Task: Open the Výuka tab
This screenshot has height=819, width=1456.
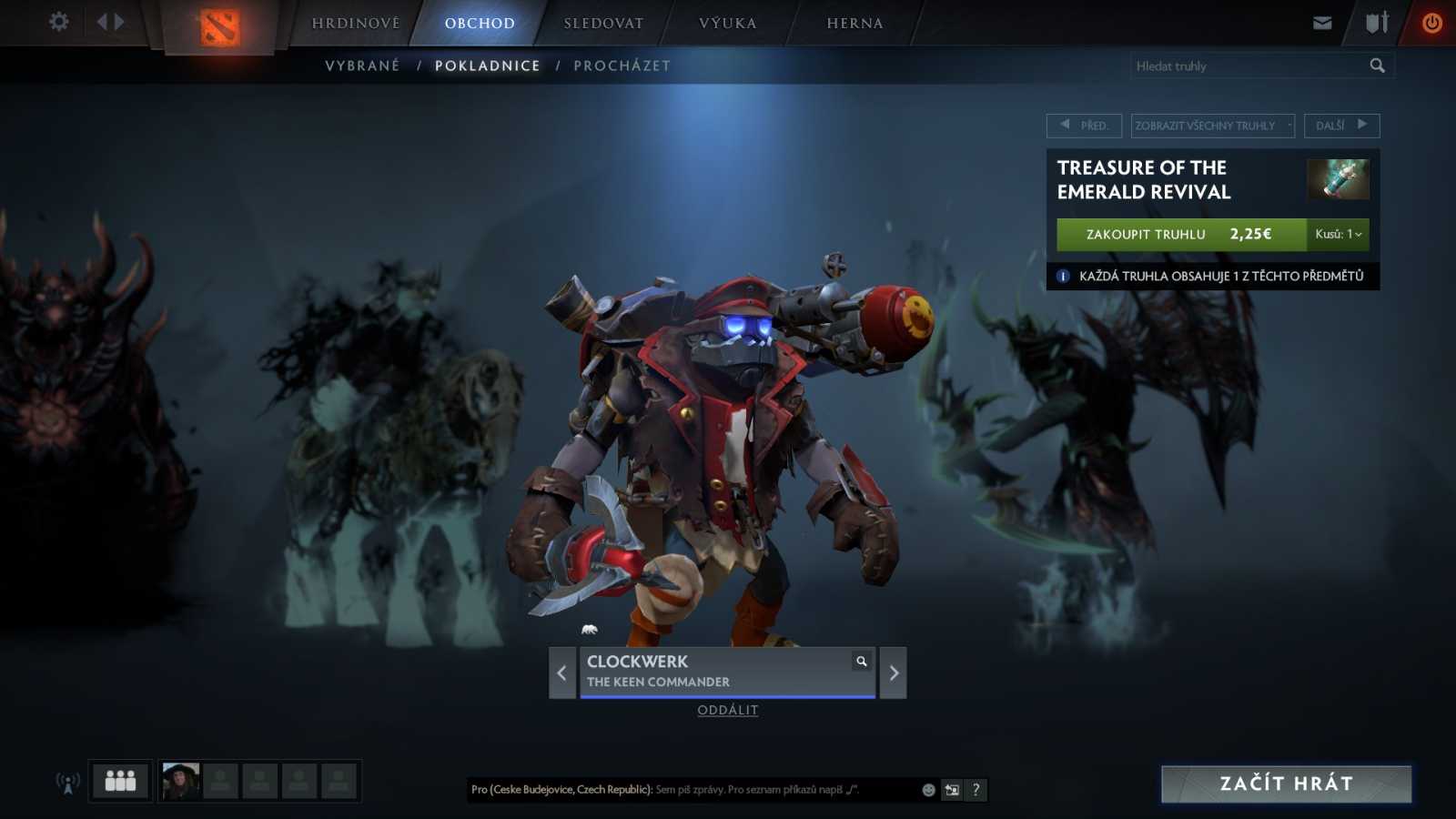Action: 727,24
